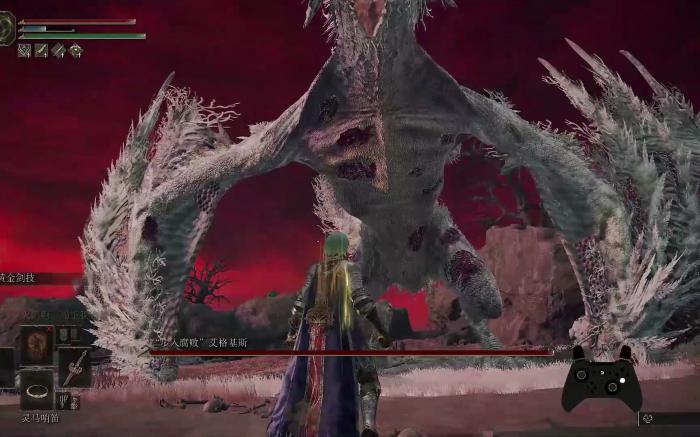The image size is (700, 437).
Task: Click the first buff status icon
Action: click(24, 50)
